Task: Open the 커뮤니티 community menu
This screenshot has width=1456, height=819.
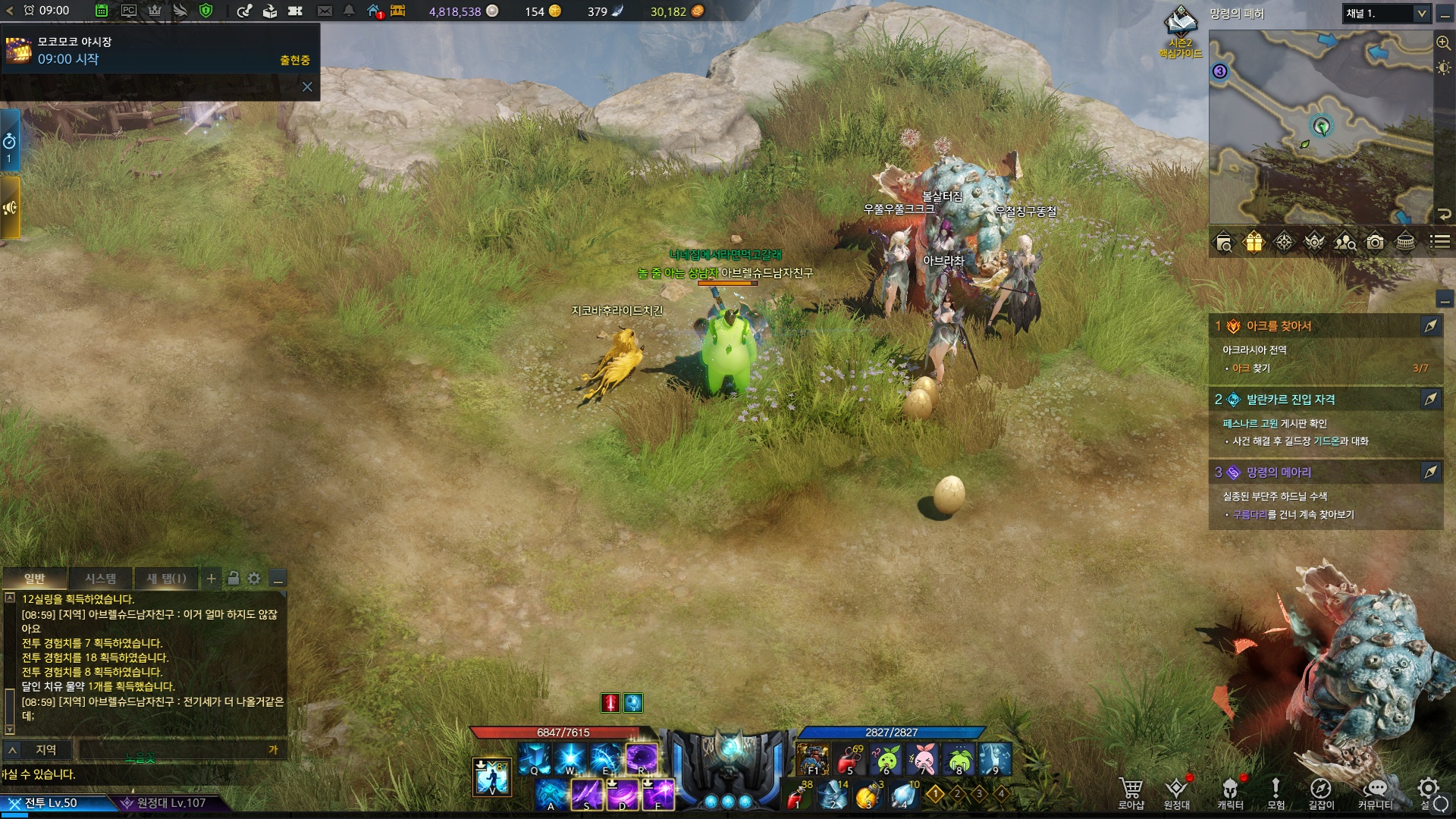Action: tap(1375, 792)
